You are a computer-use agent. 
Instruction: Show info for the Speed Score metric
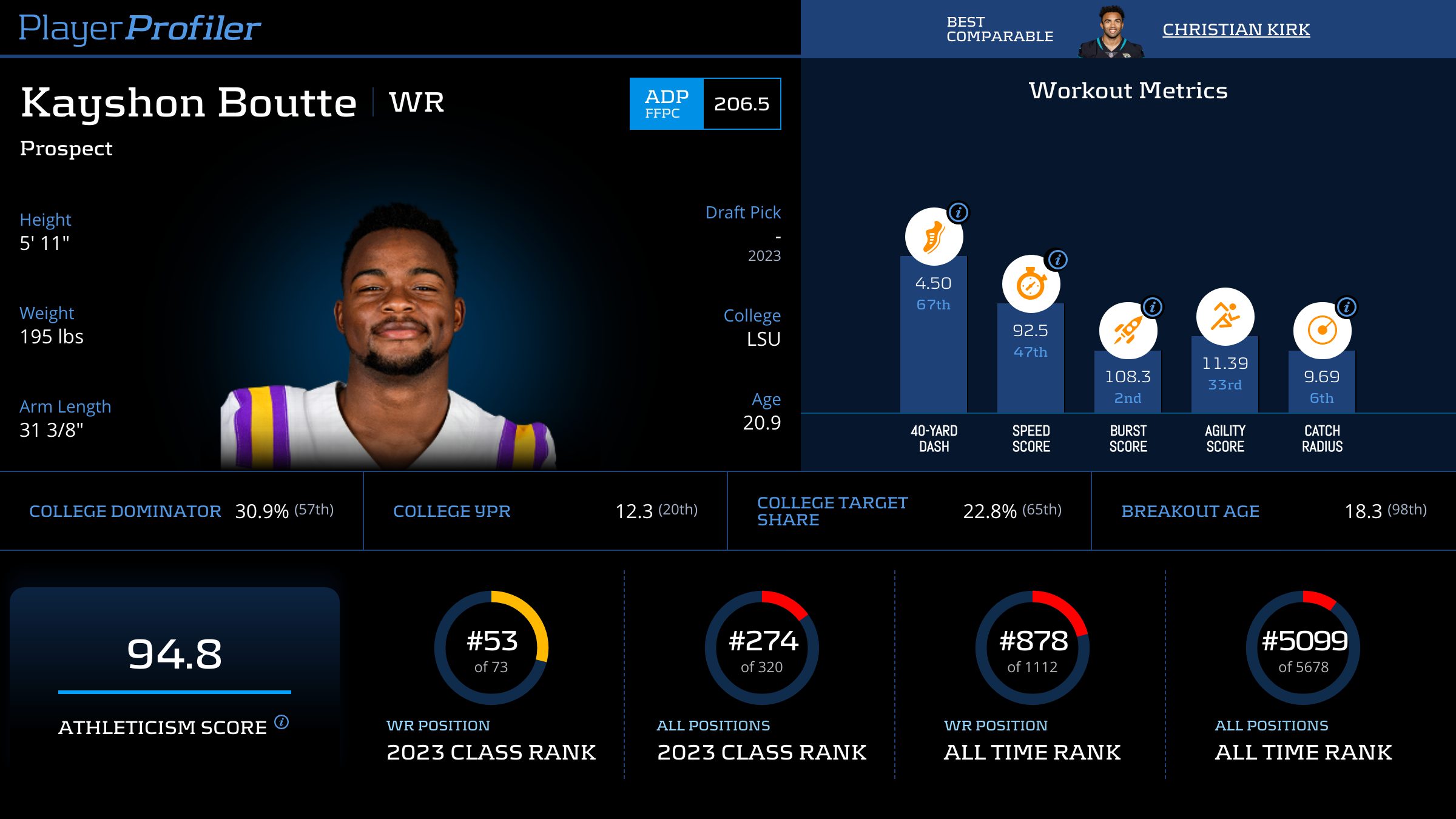[x=1058, y=260]
